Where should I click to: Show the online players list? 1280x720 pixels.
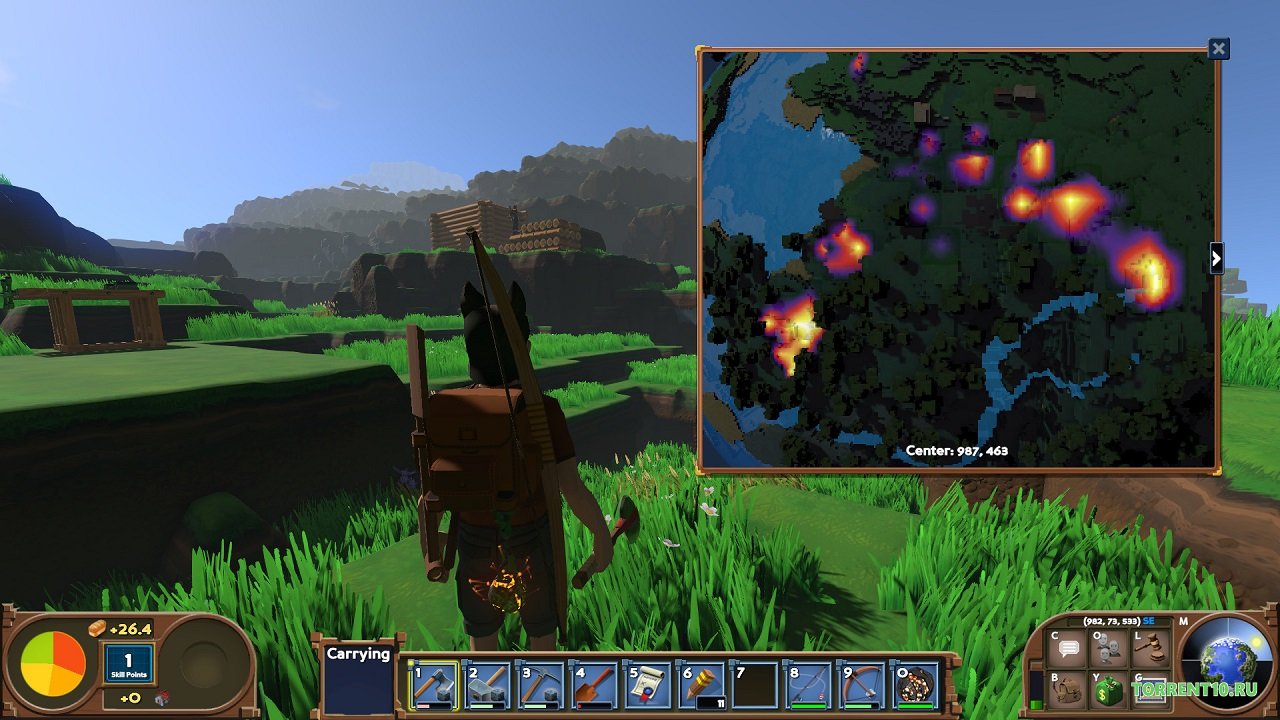1107,649
